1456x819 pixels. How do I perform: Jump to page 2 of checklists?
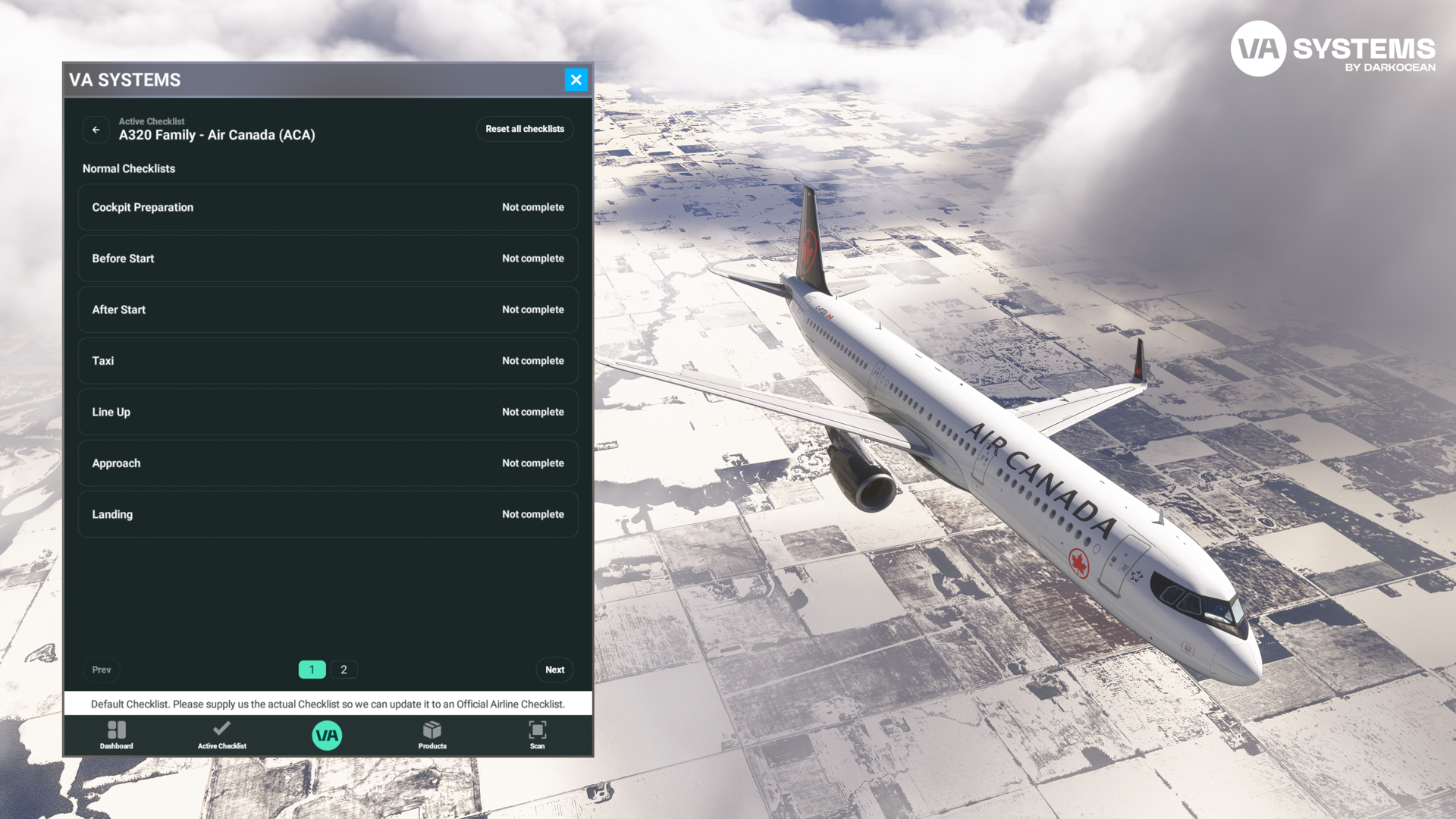(x=344, y=670)
